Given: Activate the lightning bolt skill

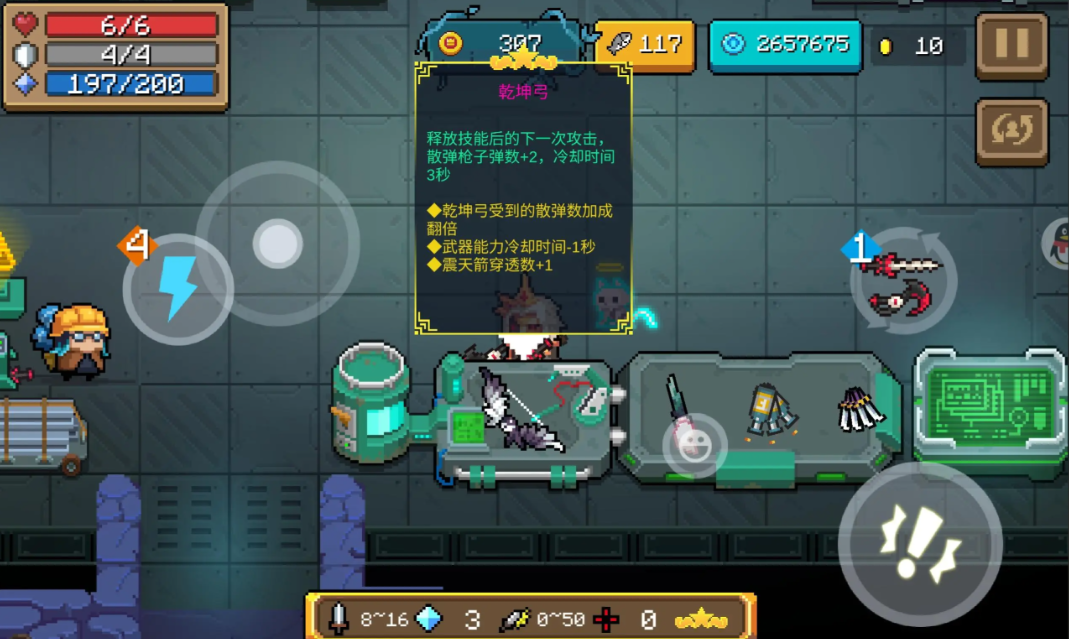Looking at the screenshot, I should pyautogui.click(x=178, y=289).
